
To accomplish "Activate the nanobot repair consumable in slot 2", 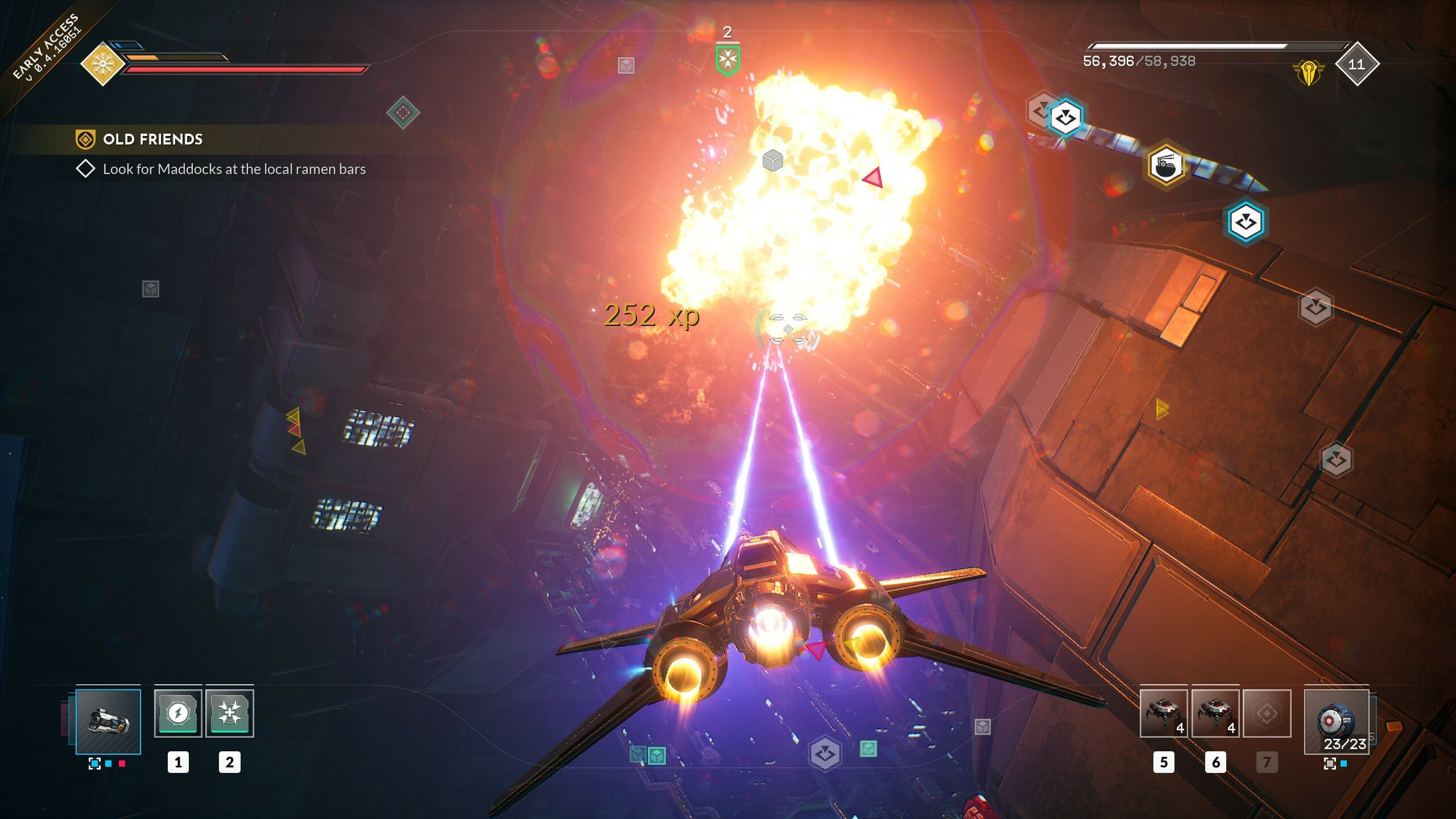I will [x=230, y=712].
